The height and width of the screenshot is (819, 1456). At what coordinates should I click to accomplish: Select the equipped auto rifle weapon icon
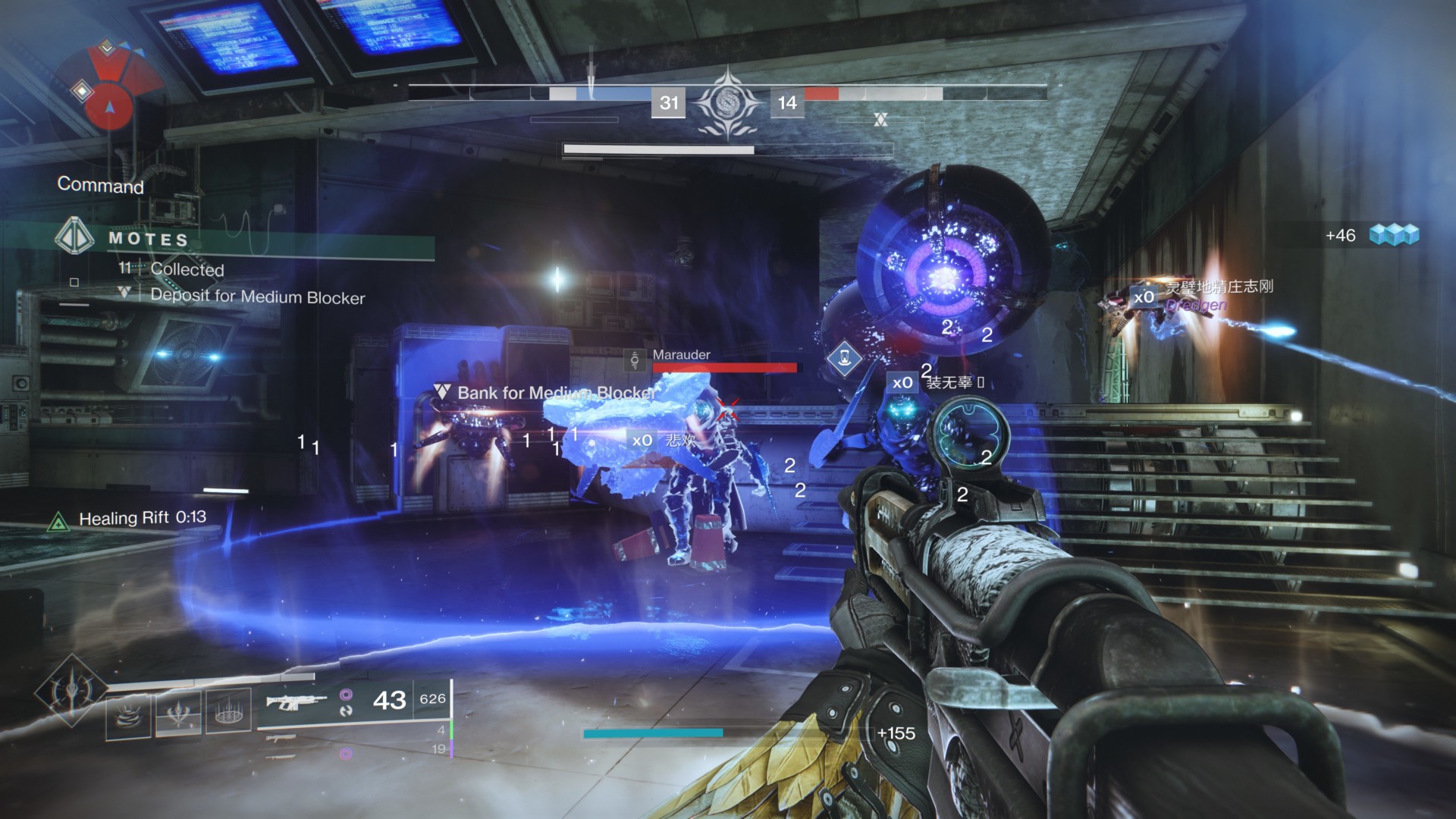click(296, 701)
